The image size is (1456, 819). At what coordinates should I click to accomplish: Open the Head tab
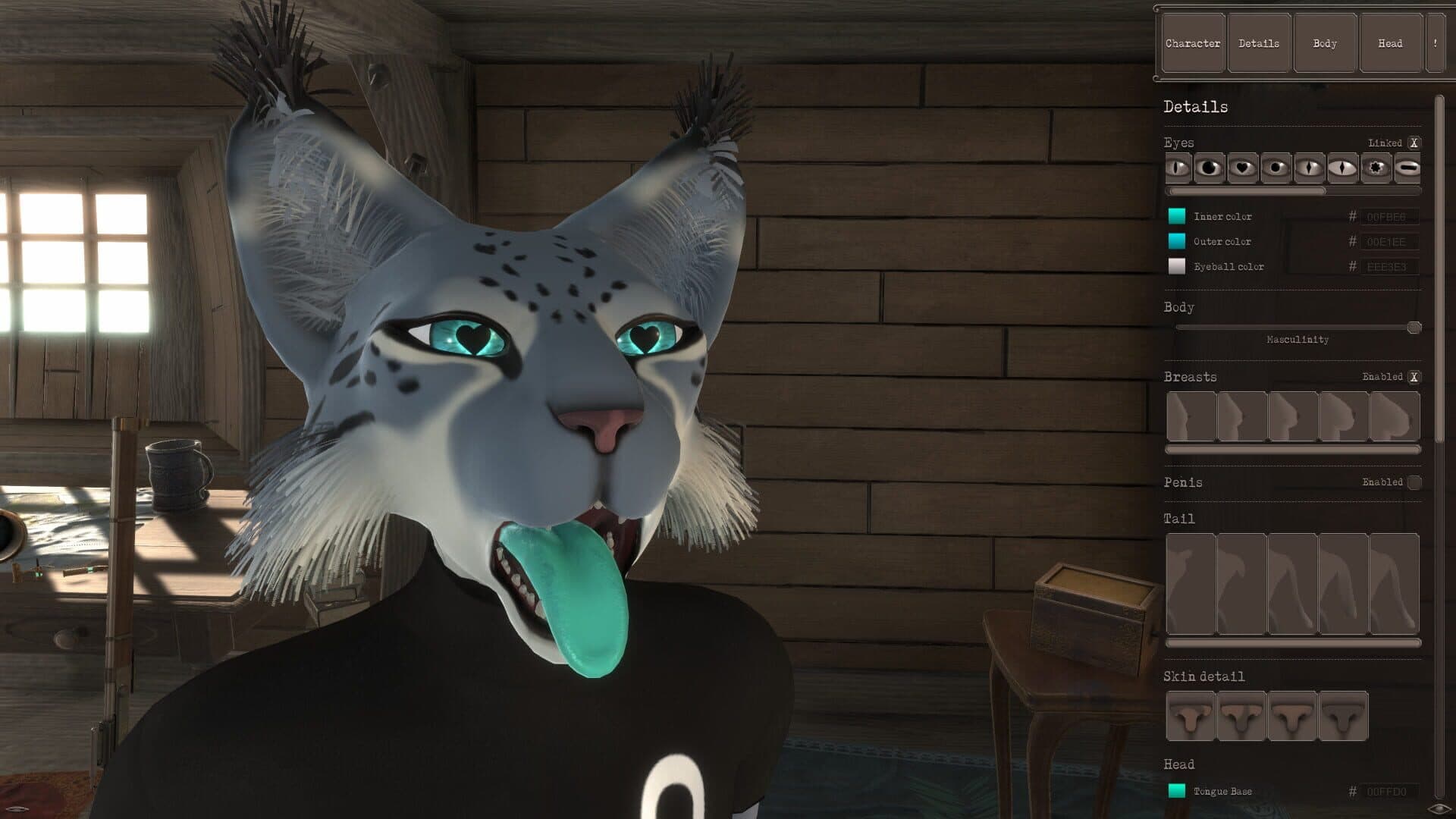1390,43
